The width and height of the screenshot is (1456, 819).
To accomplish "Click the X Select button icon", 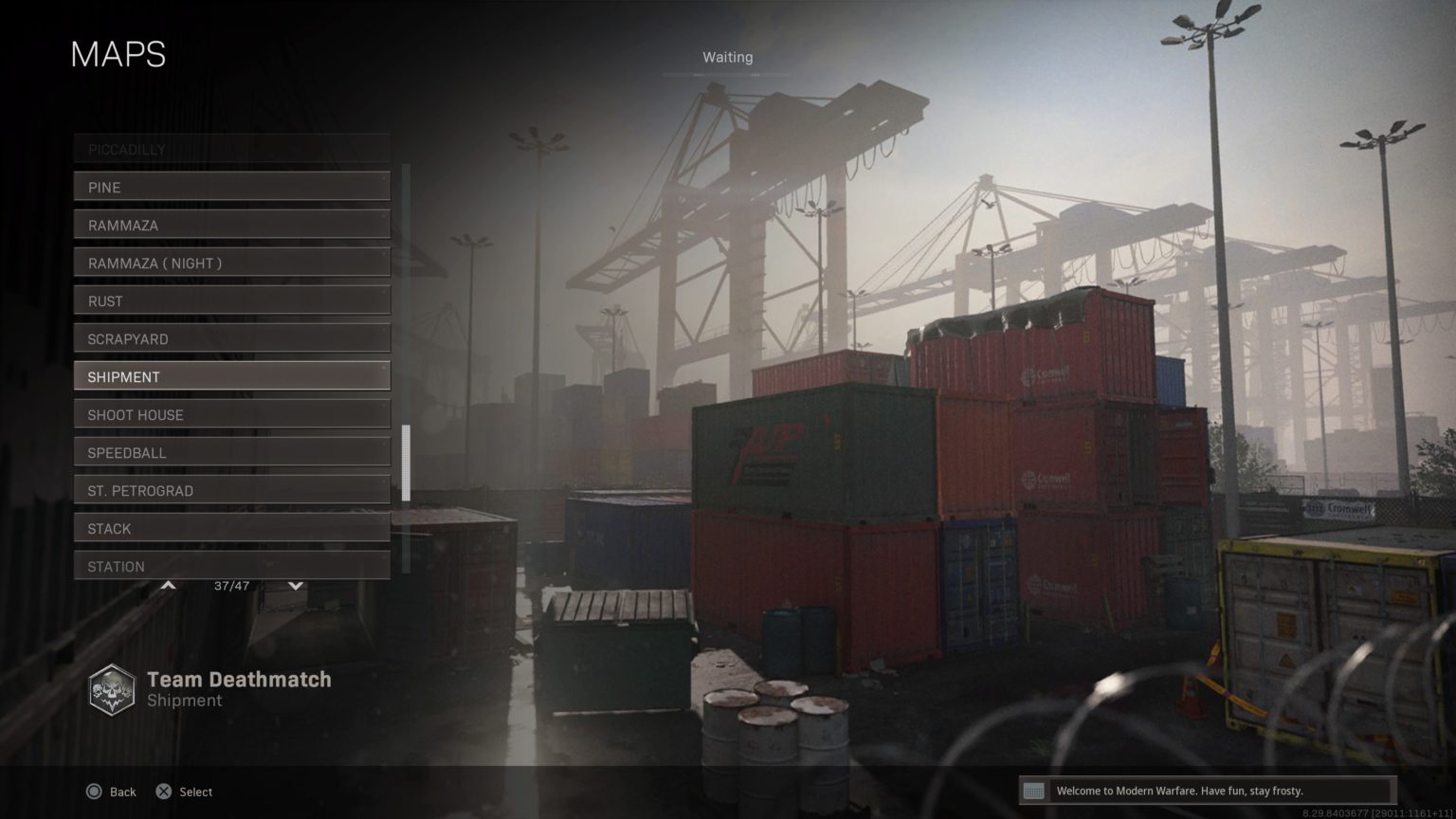I will [163, 792].
